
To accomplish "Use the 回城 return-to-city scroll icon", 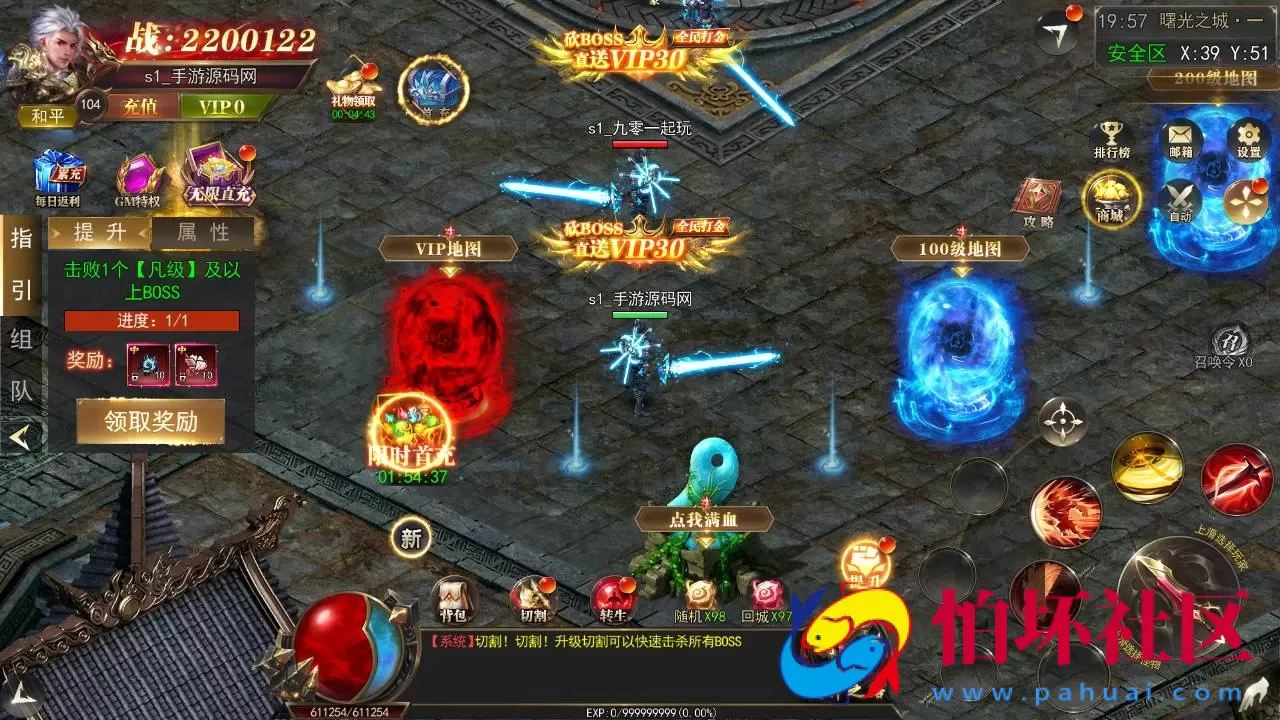I will coord(767,595).
